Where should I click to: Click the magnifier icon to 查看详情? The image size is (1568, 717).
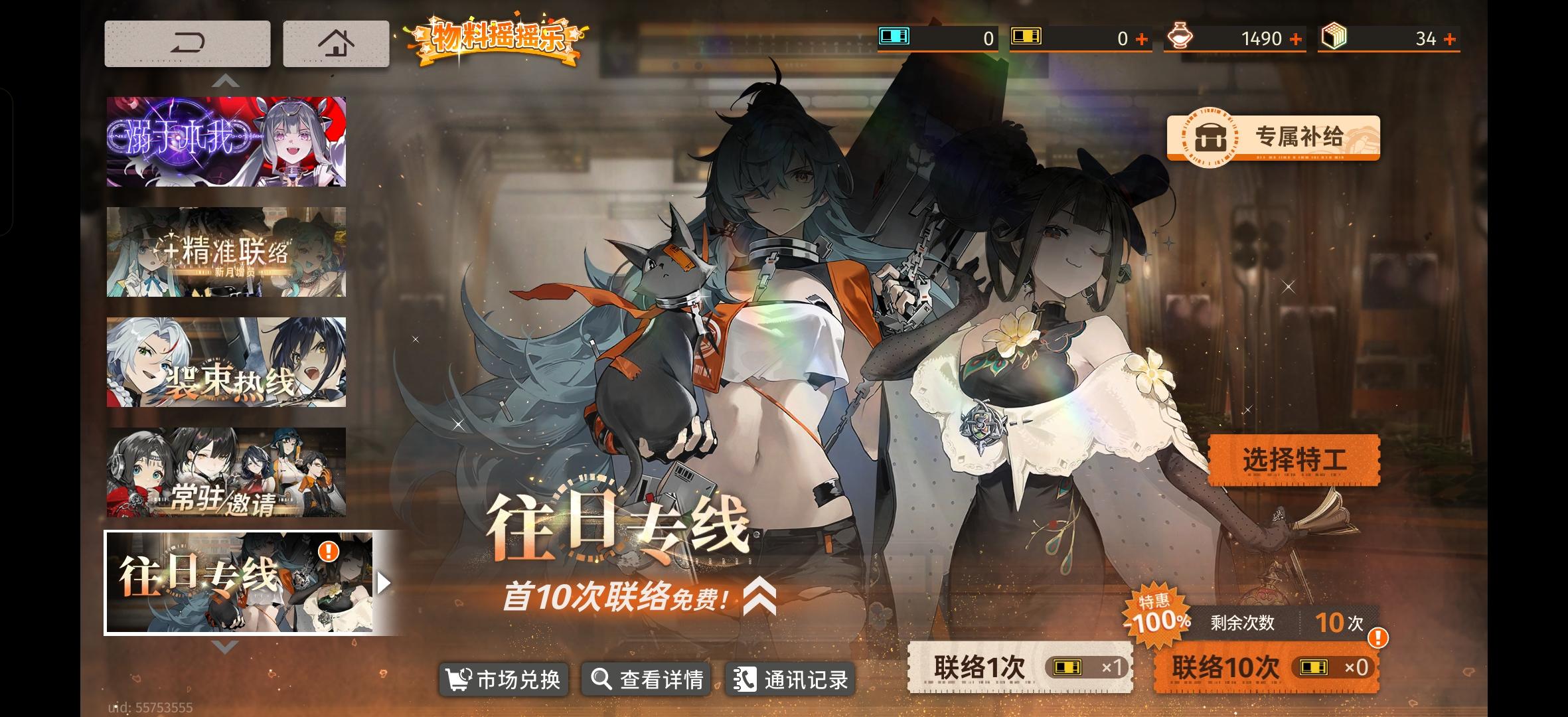click(x=601, y=679)
